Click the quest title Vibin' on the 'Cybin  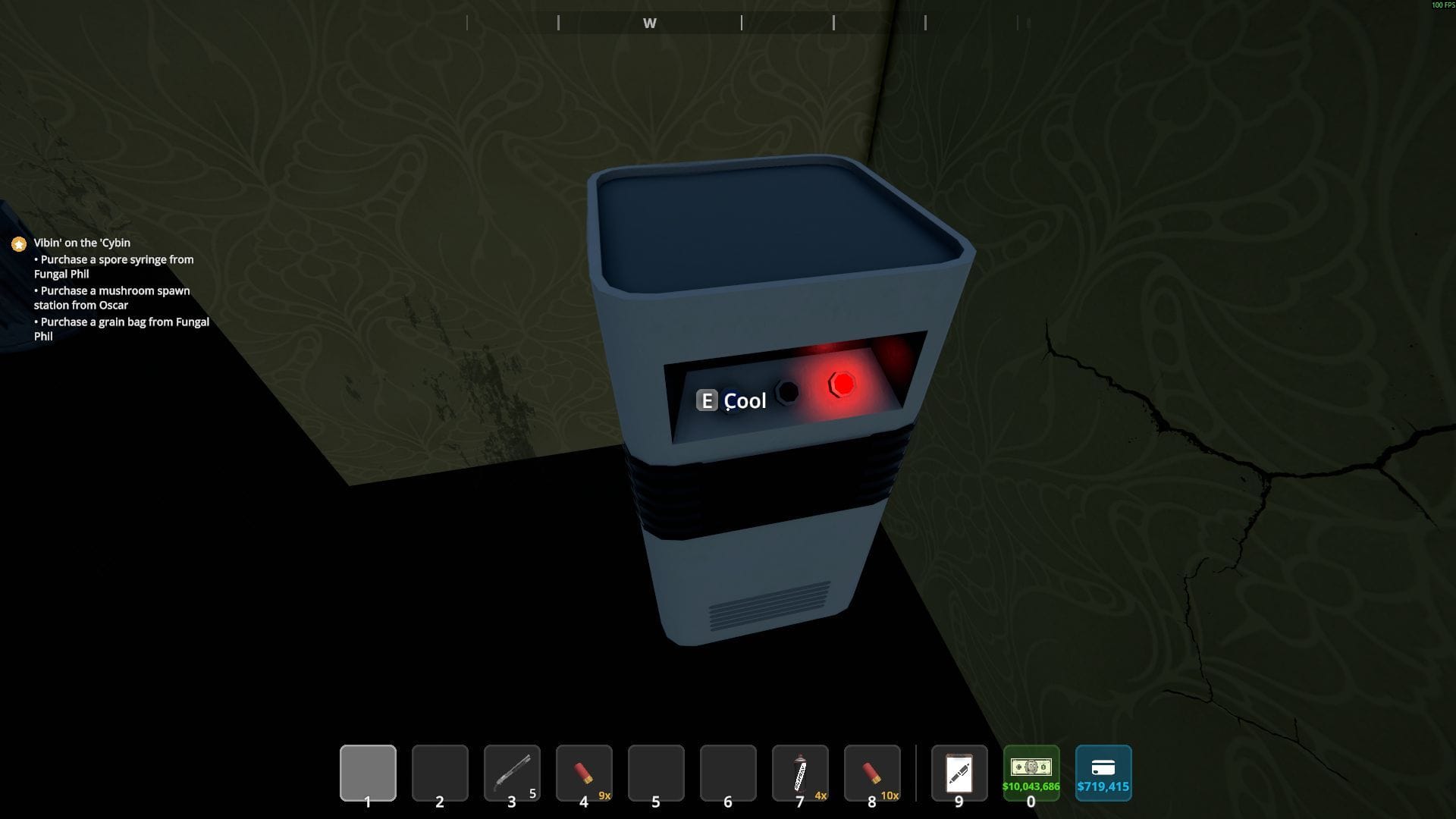[80, 243]
